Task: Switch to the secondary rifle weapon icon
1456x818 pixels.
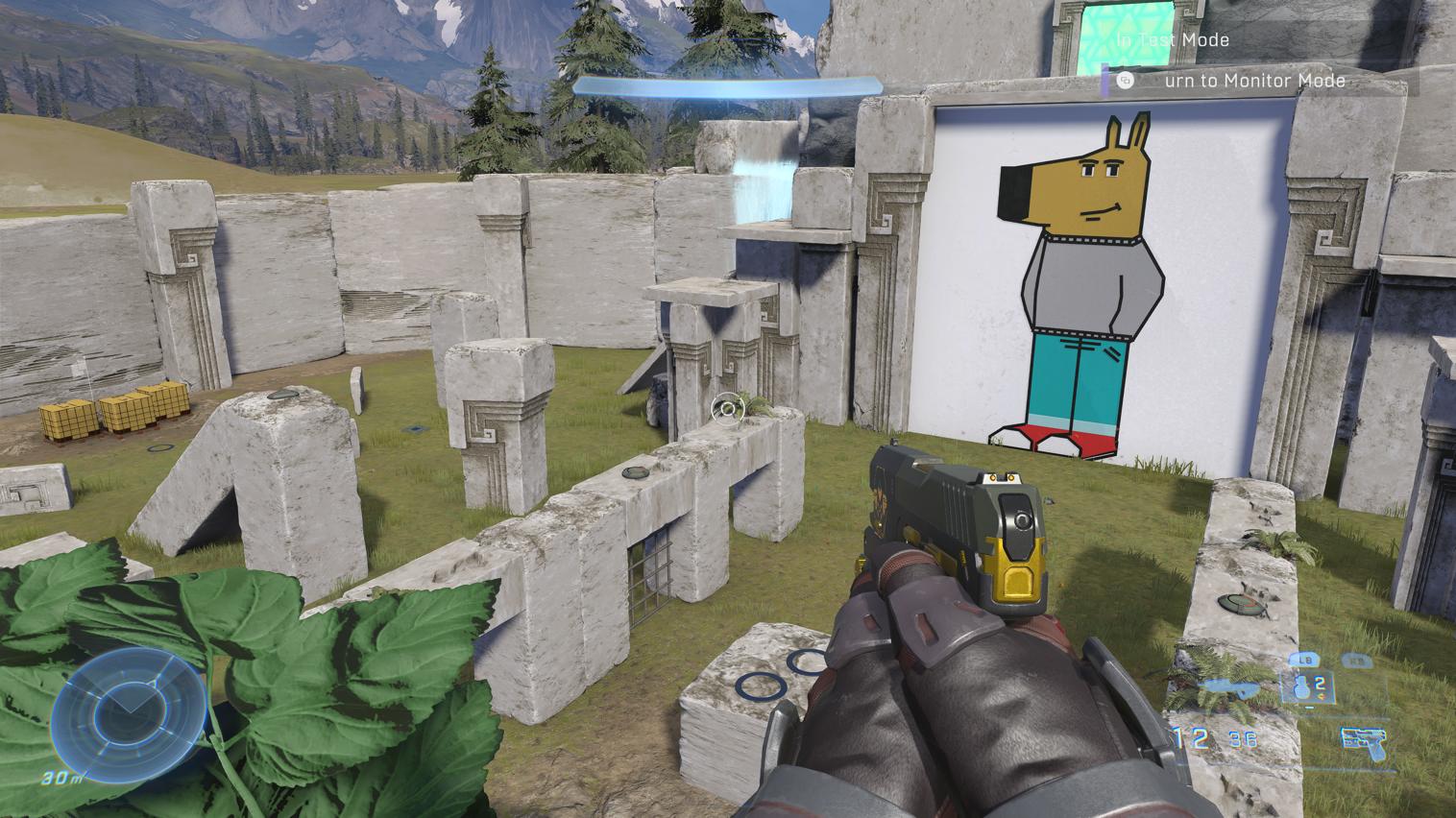Action: (1234, 686)
